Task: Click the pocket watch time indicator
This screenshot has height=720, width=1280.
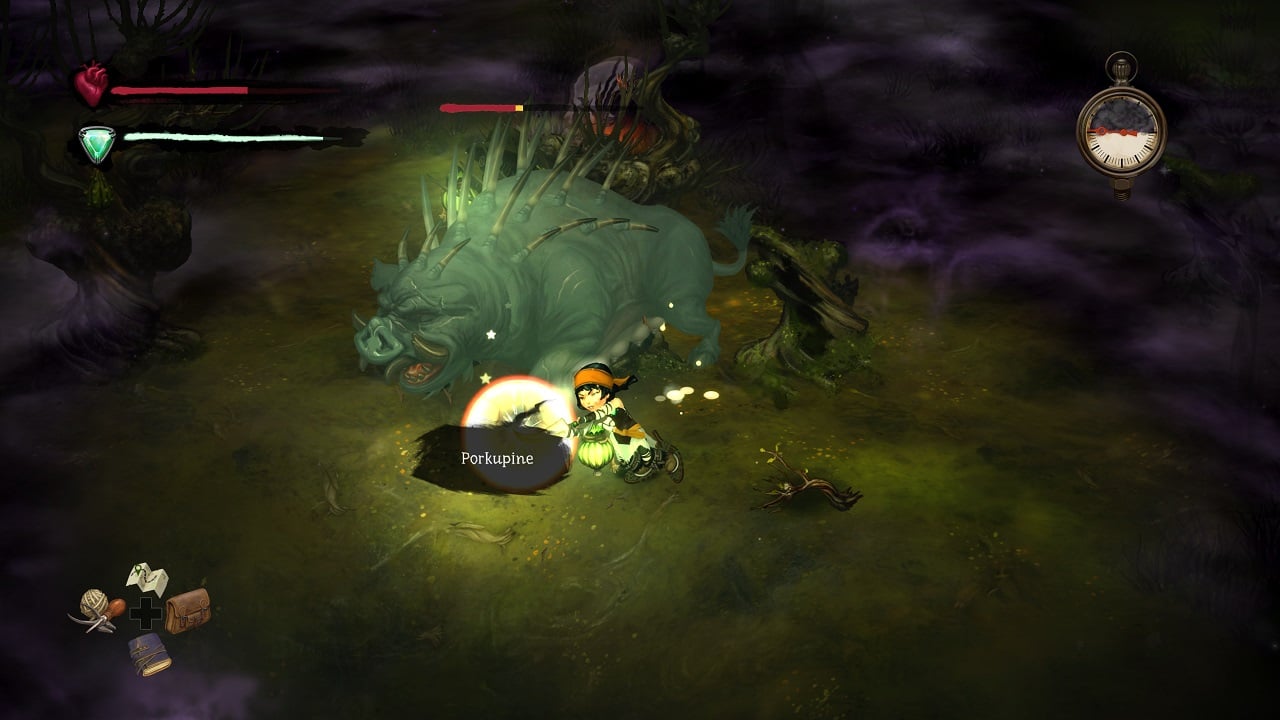Action: tap(1121, 130)
